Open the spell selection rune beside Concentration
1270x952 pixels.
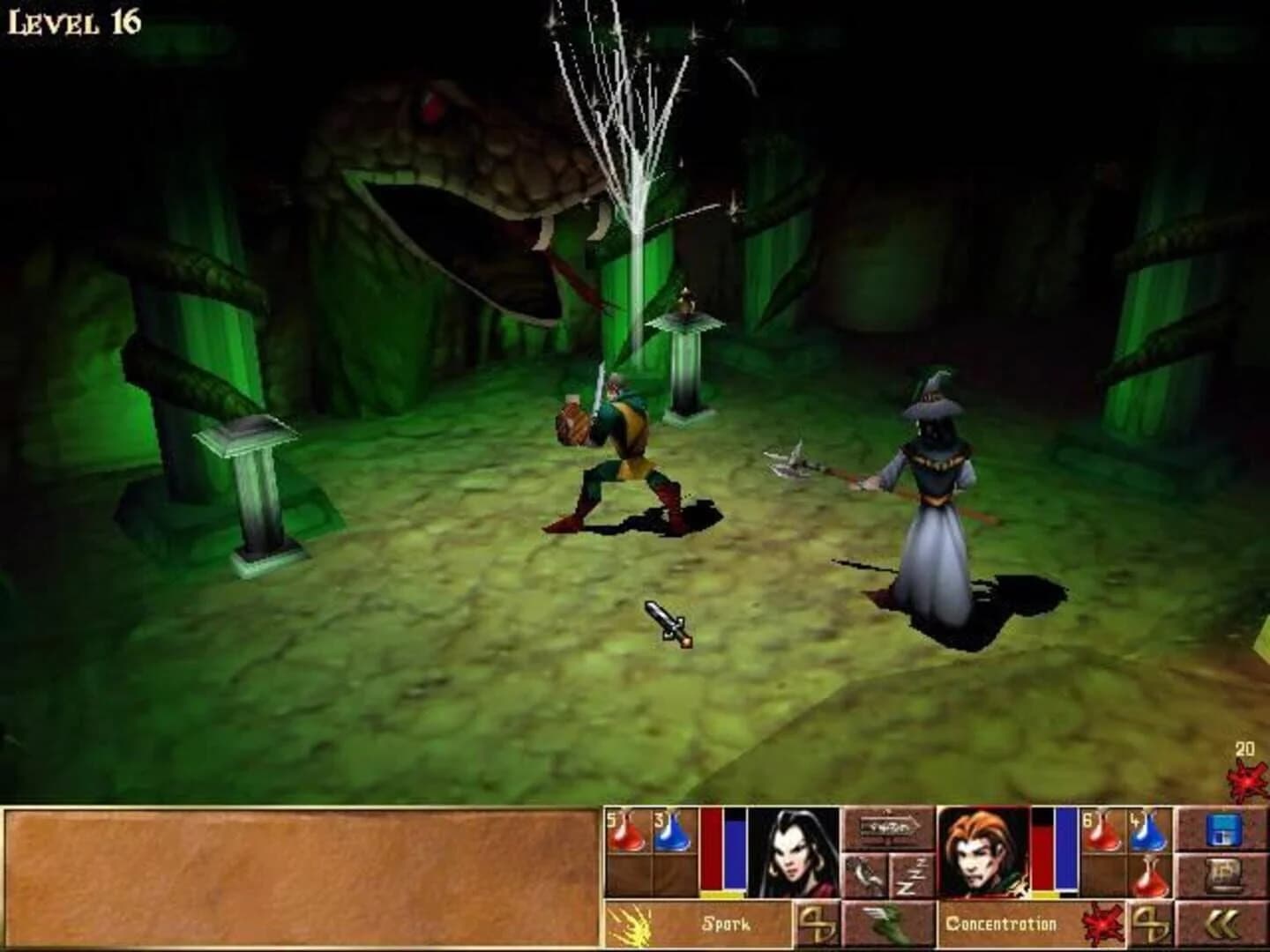[1152, 923]
